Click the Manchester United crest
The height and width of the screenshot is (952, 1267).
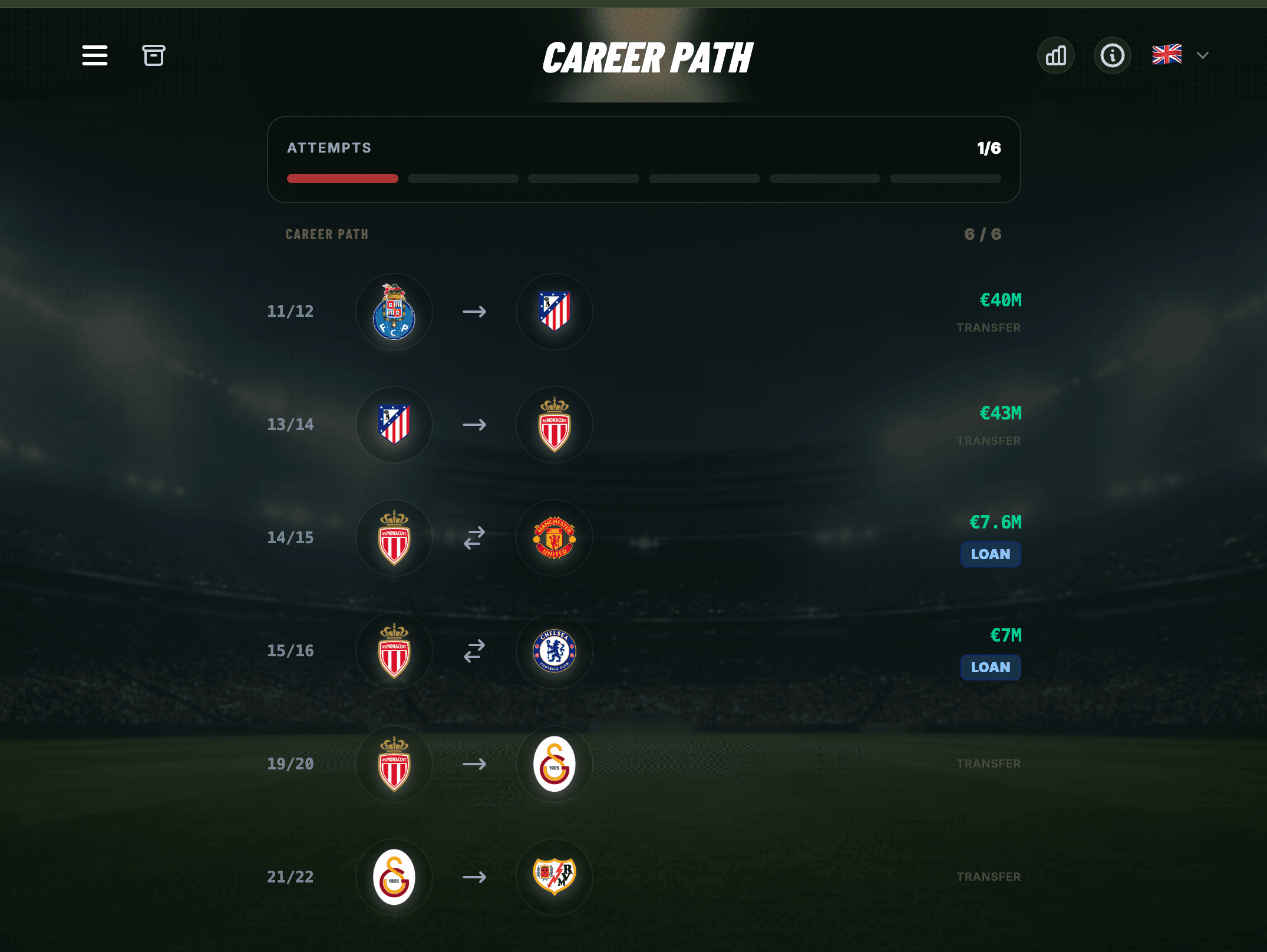tap(554, 537)
